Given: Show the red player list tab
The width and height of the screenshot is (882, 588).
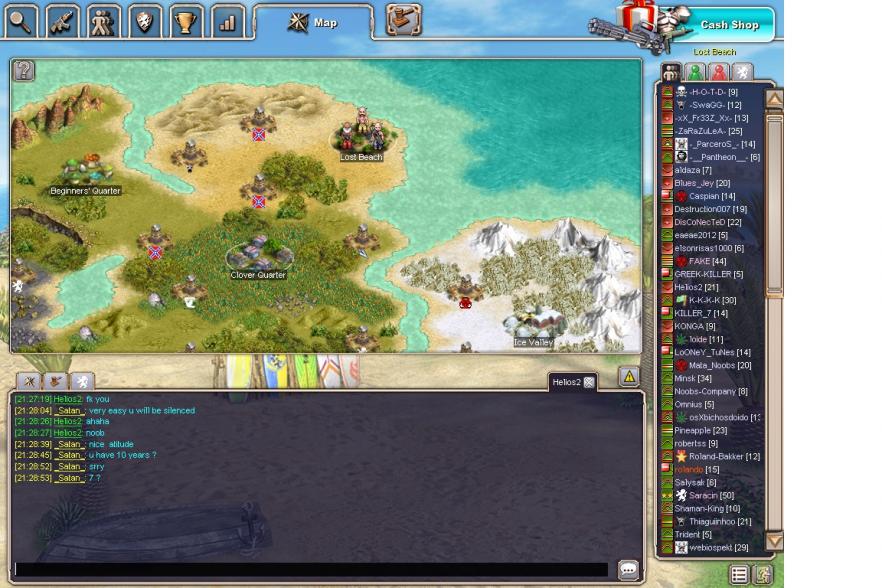Looking at the screenshot, I should [x=718, y=72].
